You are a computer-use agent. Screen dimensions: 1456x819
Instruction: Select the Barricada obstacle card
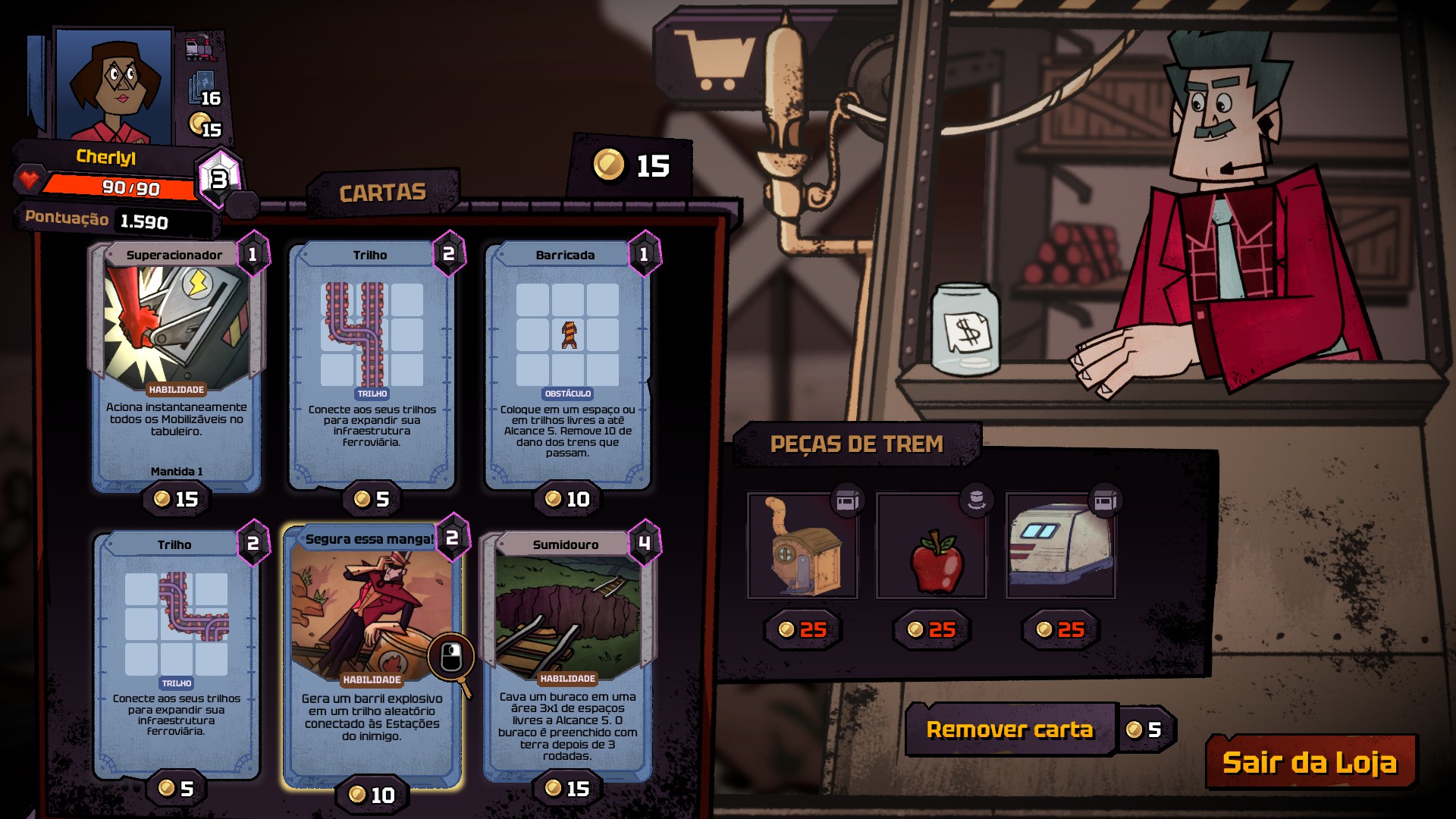(x=567, y=364)
